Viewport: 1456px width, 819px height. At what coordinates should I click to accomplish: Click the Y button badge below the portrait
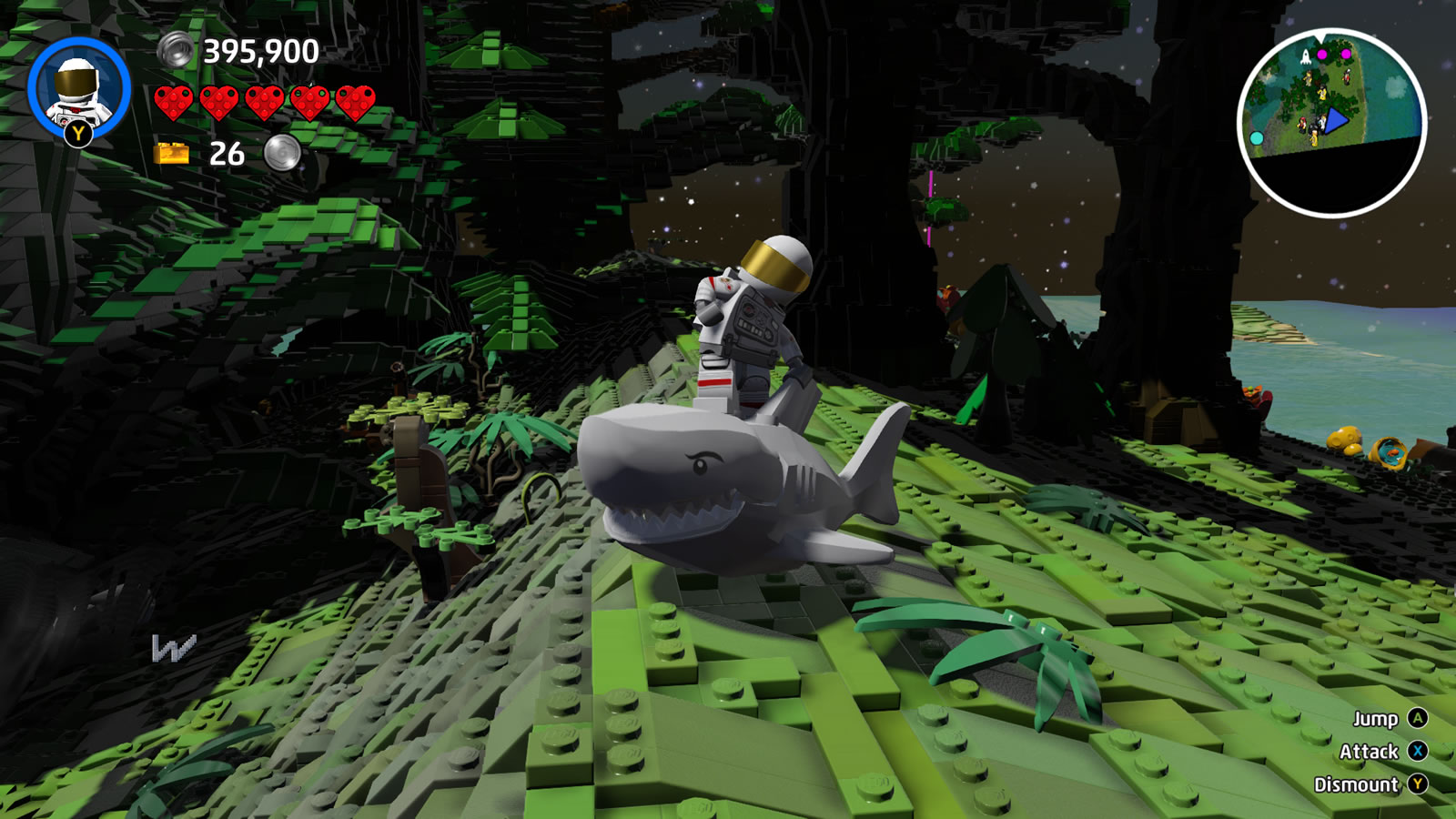point(76,134)
